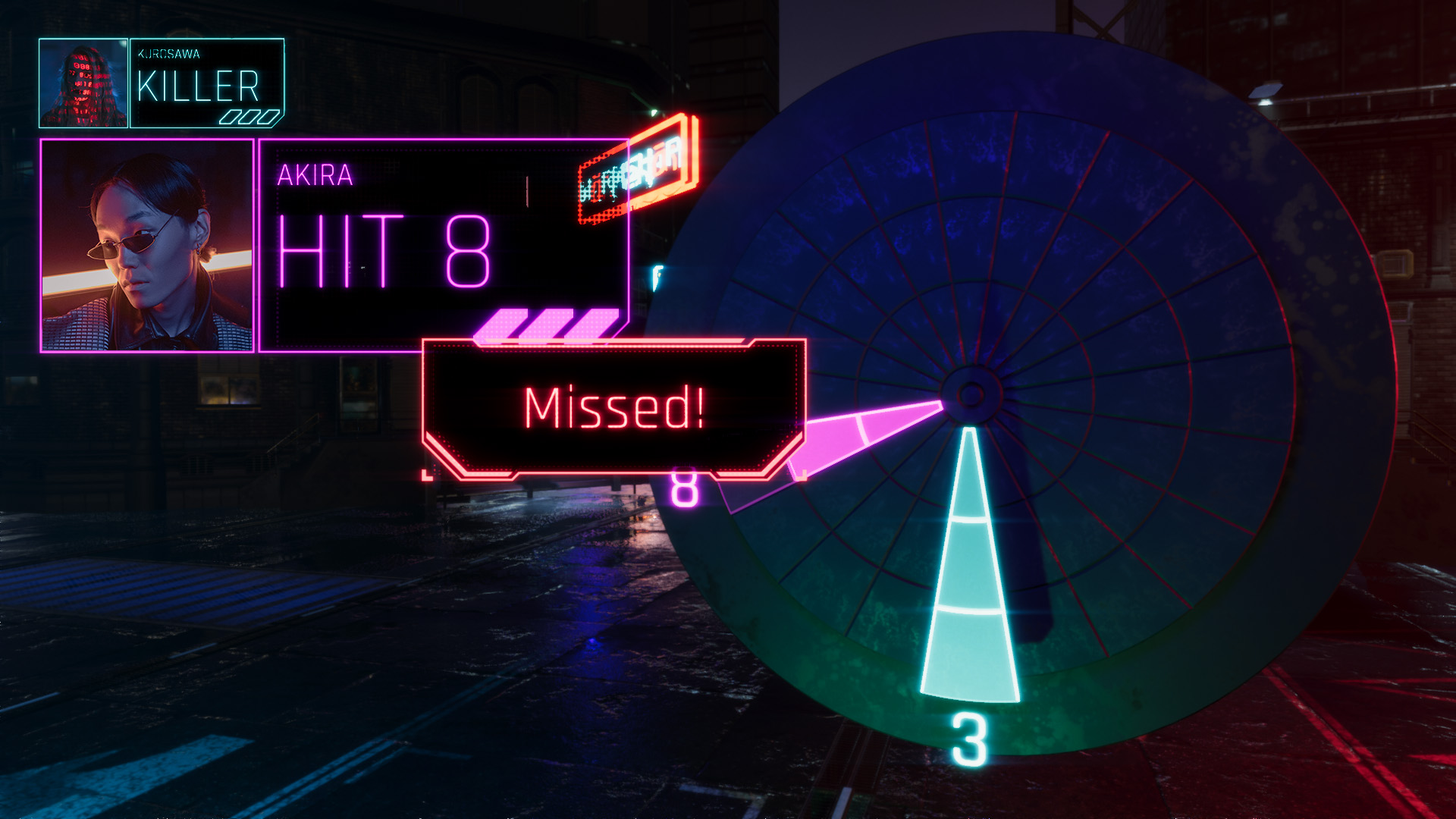Target the magenta highlighted 8 segment
This screenshot has height=819, width=1456.
coord(872,432)
